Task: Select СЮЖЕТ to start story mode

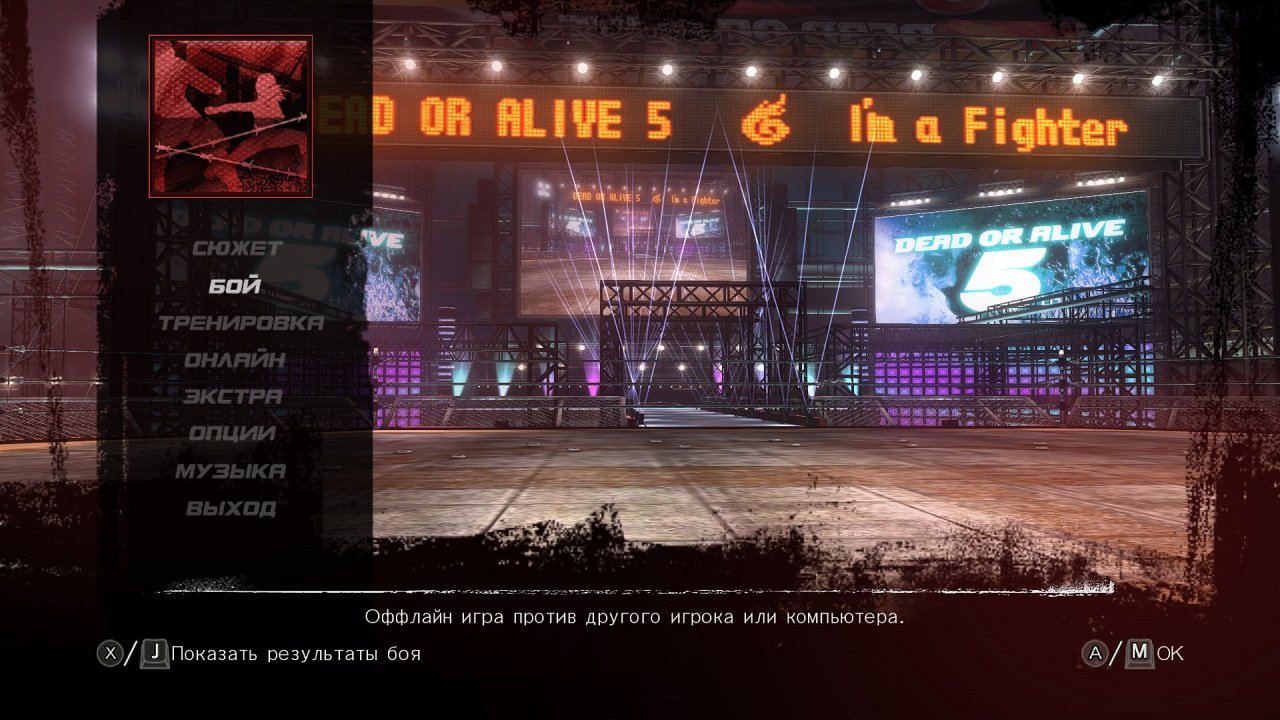Action: 237,248
